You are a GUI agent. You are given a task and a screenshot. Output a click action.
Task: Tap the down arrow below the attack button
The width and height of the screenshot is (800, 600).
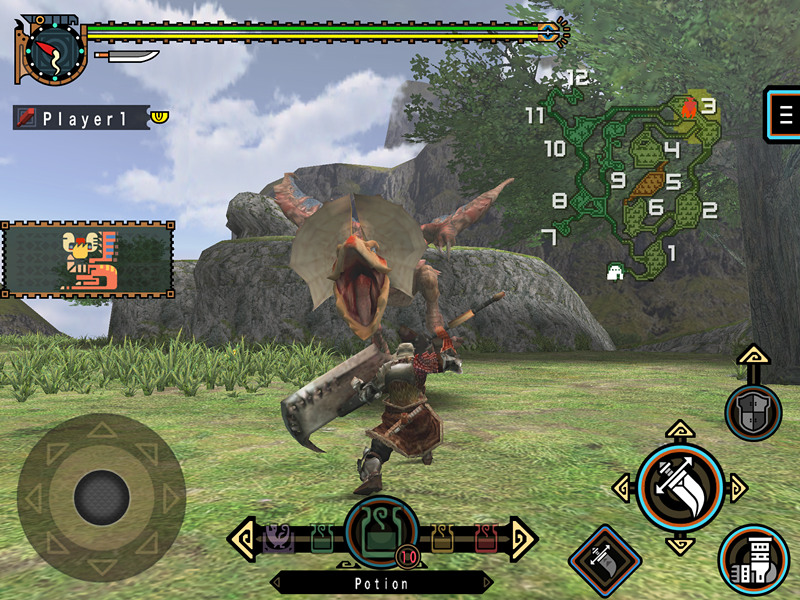click(x=680, y=545)
